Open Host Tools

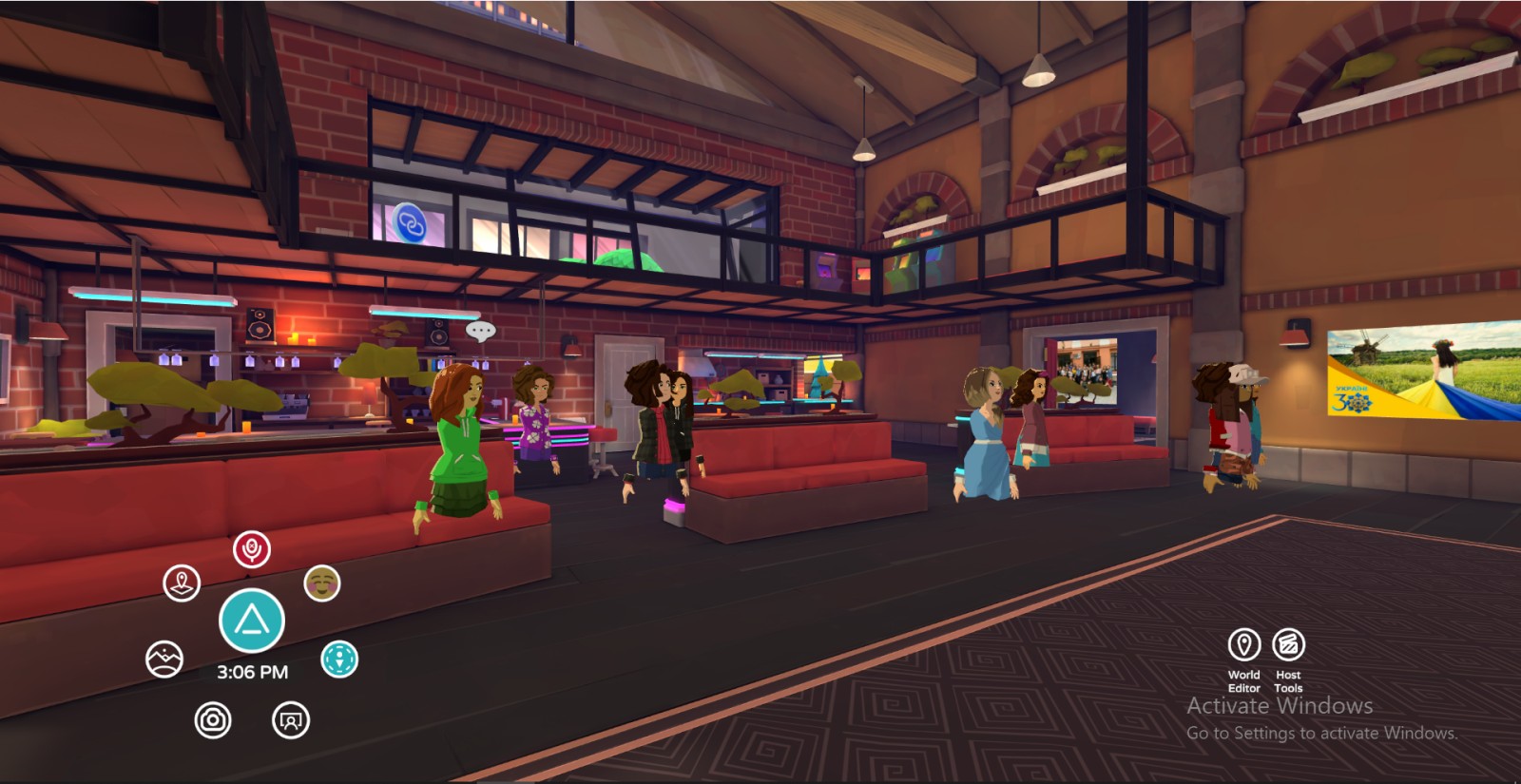[1288, 645]
